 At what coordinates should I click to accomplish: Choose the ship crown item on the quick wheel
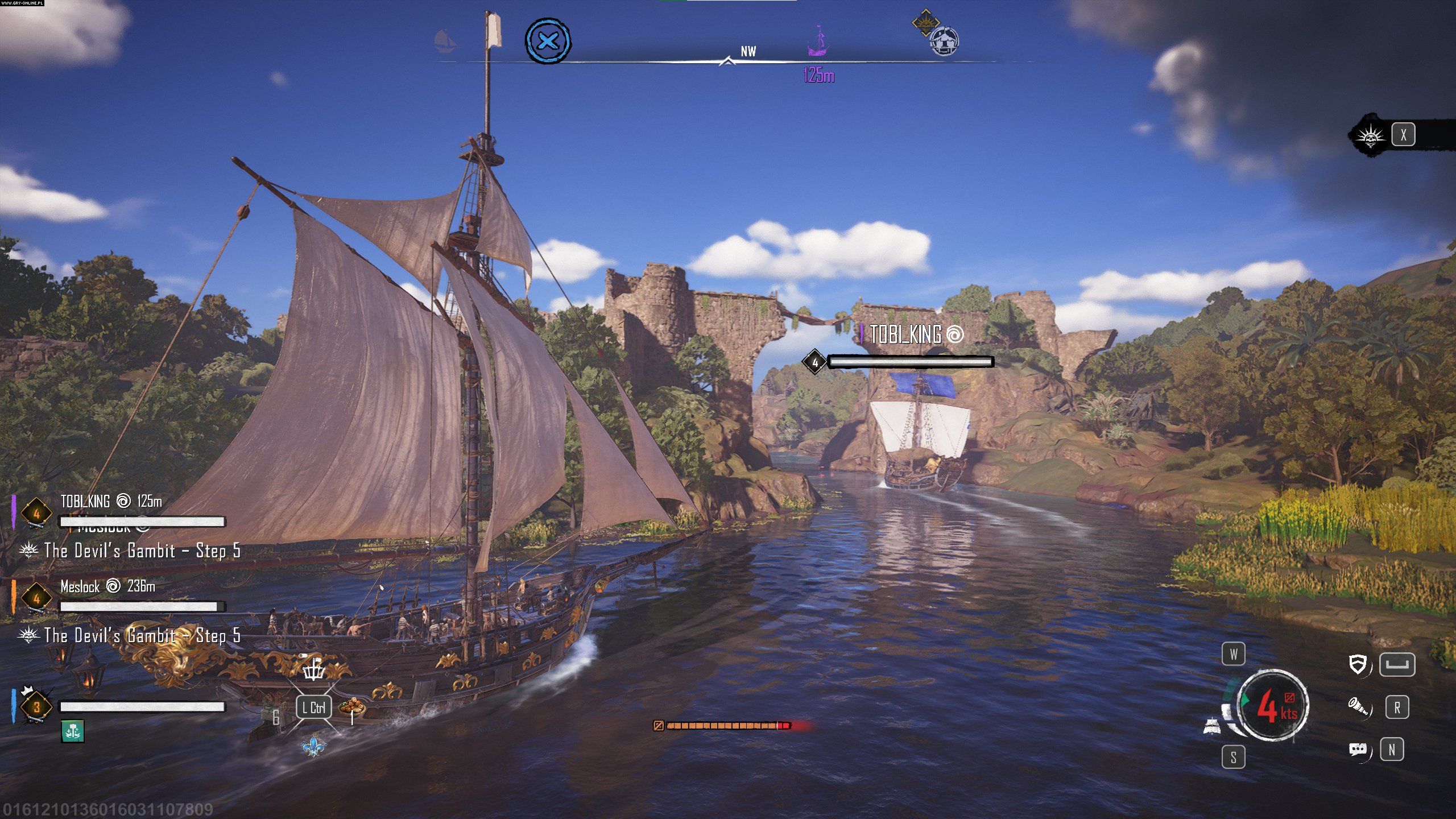coord(313,670)
